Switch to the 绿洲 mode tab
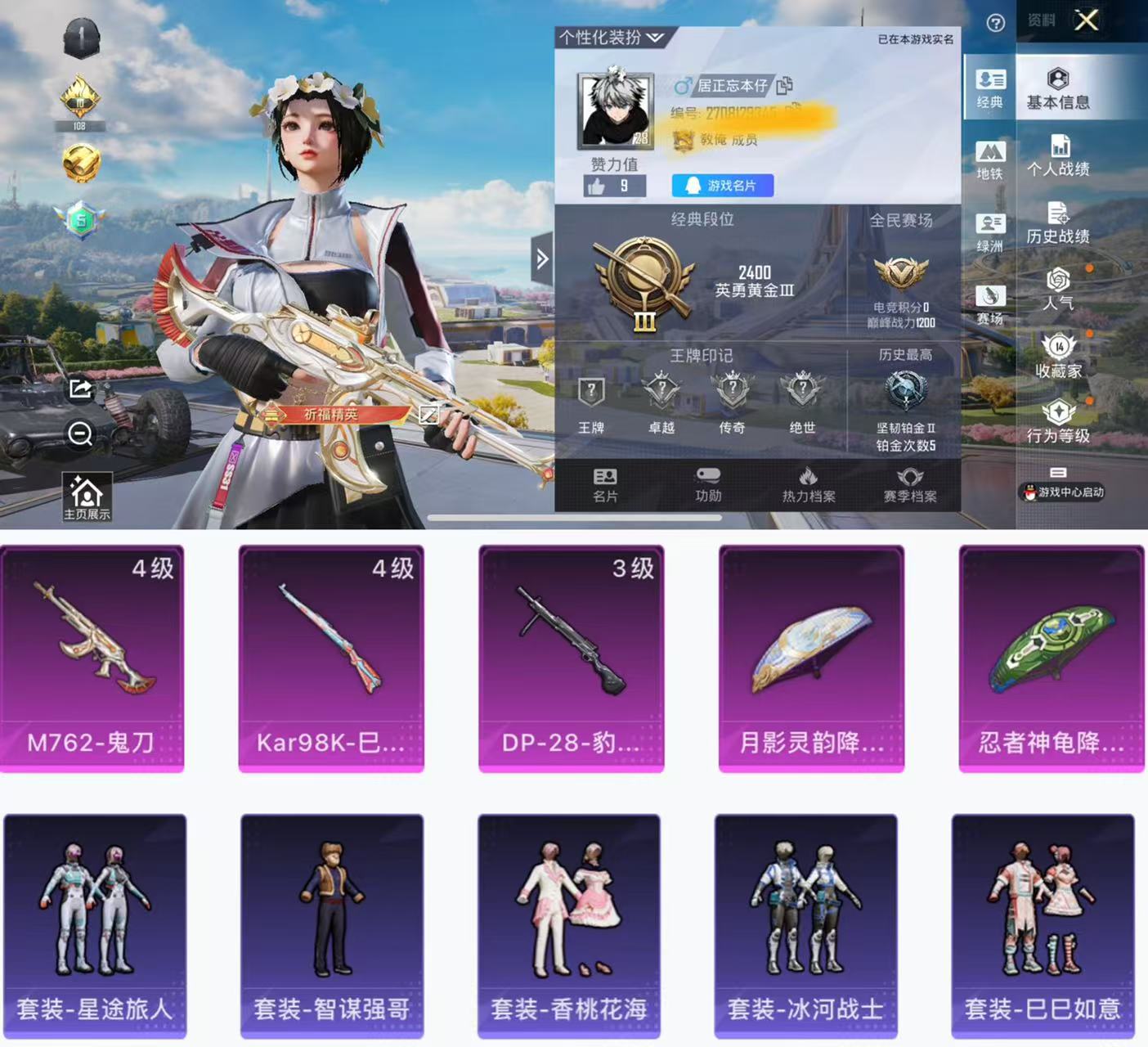Viewport: 1148px width, 1047px height. pyautogui.click(x=989, y=232)
